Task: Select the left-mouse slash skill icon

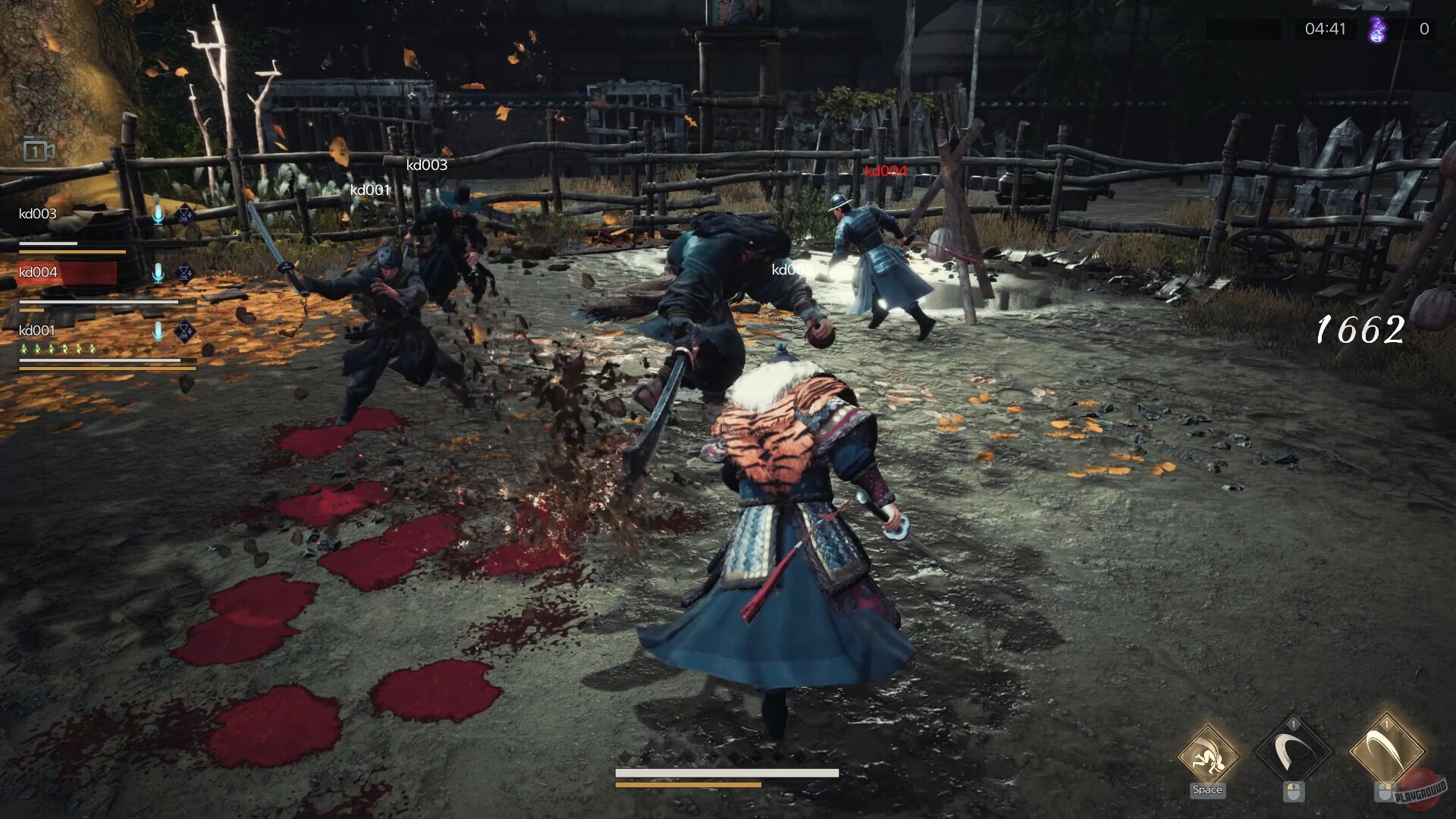Action: [x=1294, y=748]
